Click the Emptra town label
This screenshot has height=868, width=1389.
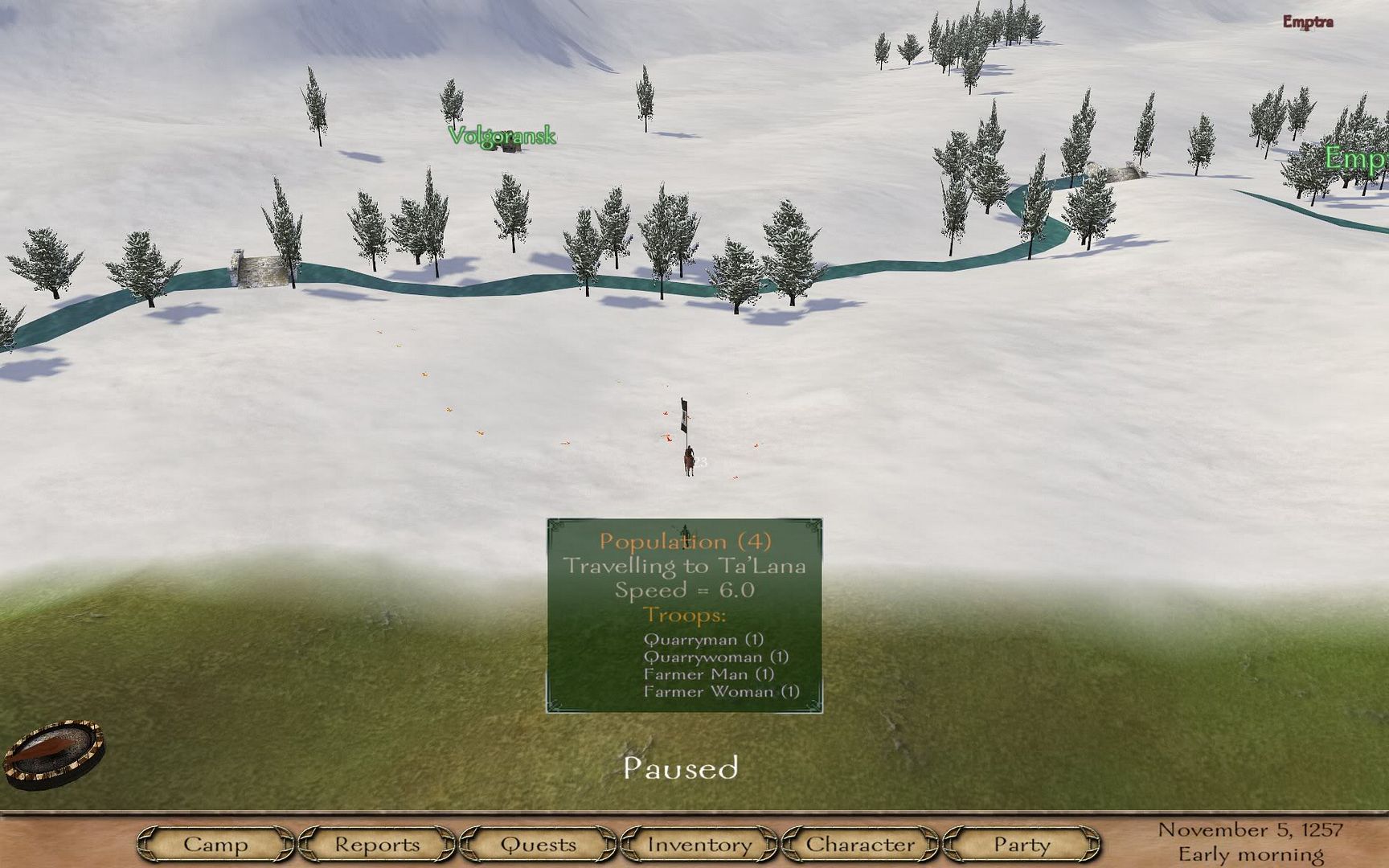(x=1307, y=22)
